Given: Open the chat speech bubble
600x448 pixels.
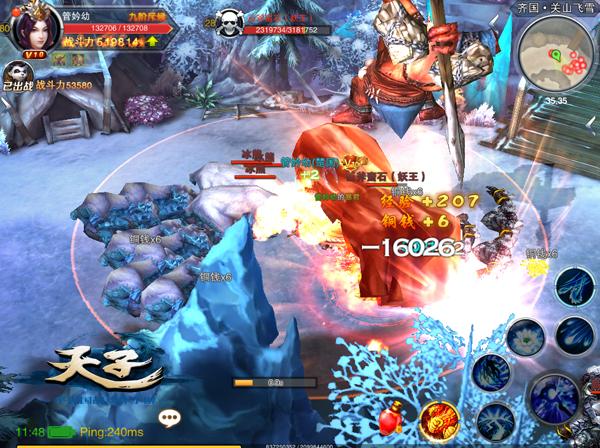Looking at the screenshot, I should click(169, 418).
